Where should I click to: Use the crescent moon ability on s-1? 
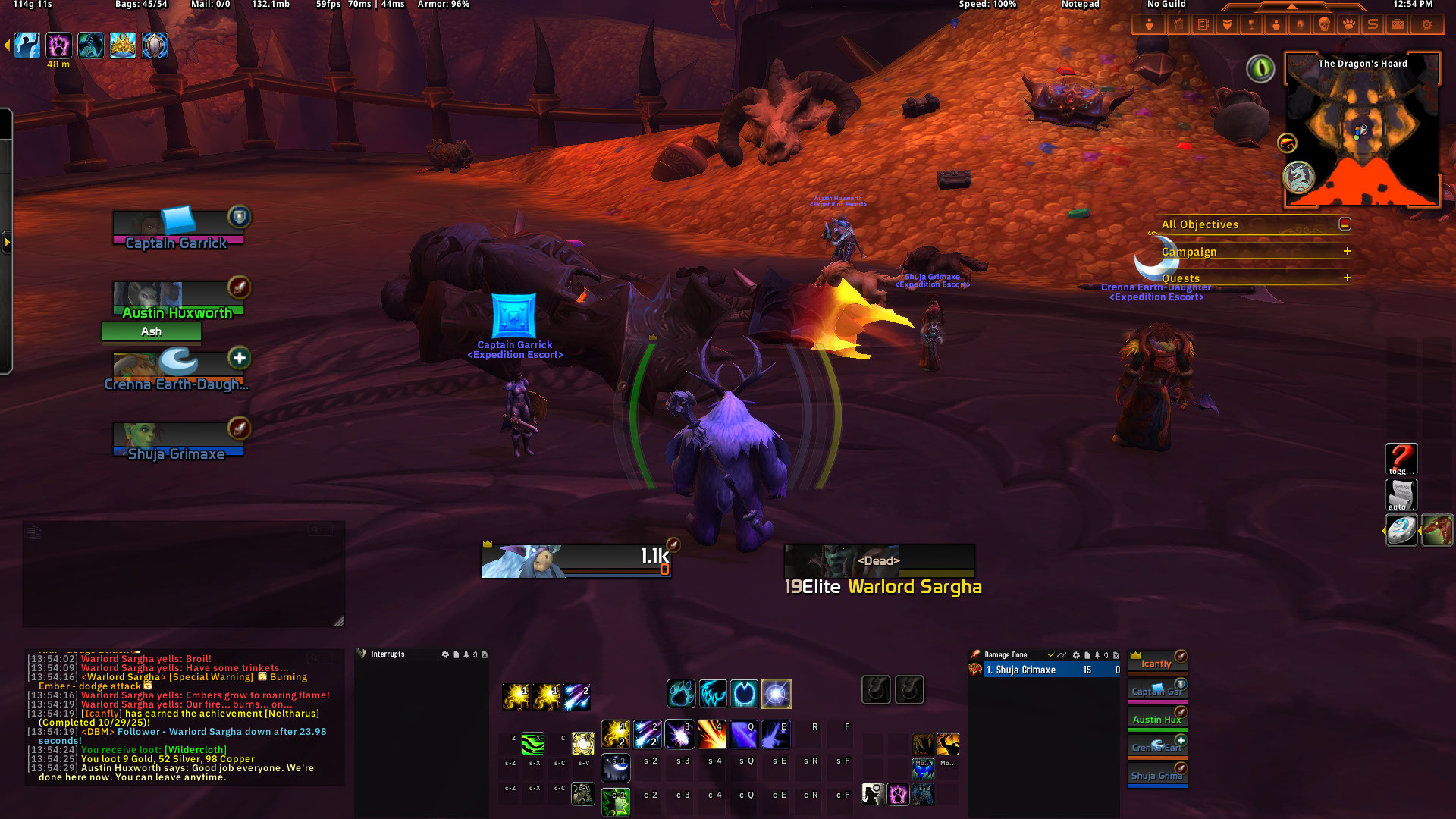pos(615,767)
